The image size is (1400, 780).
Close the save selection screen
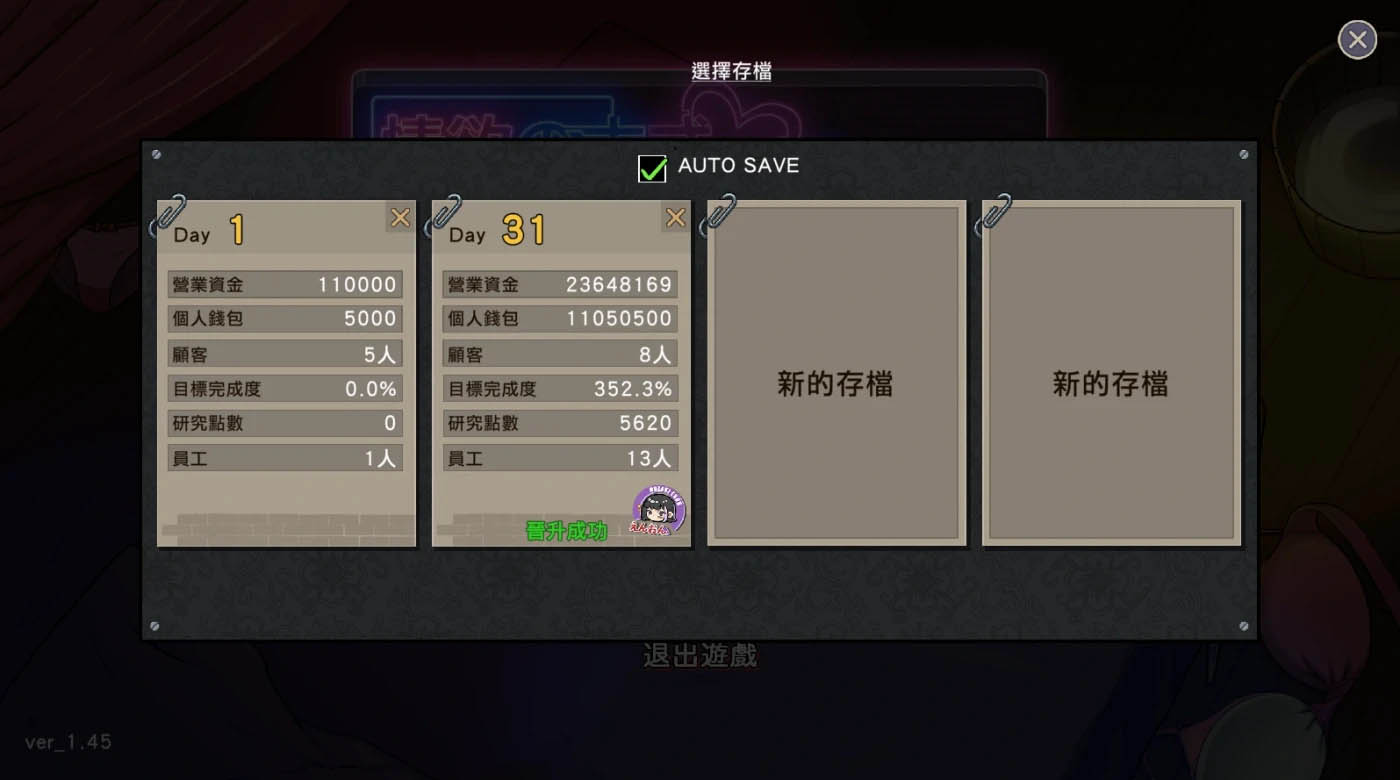pyautogui.click(x=1357, y=40)
